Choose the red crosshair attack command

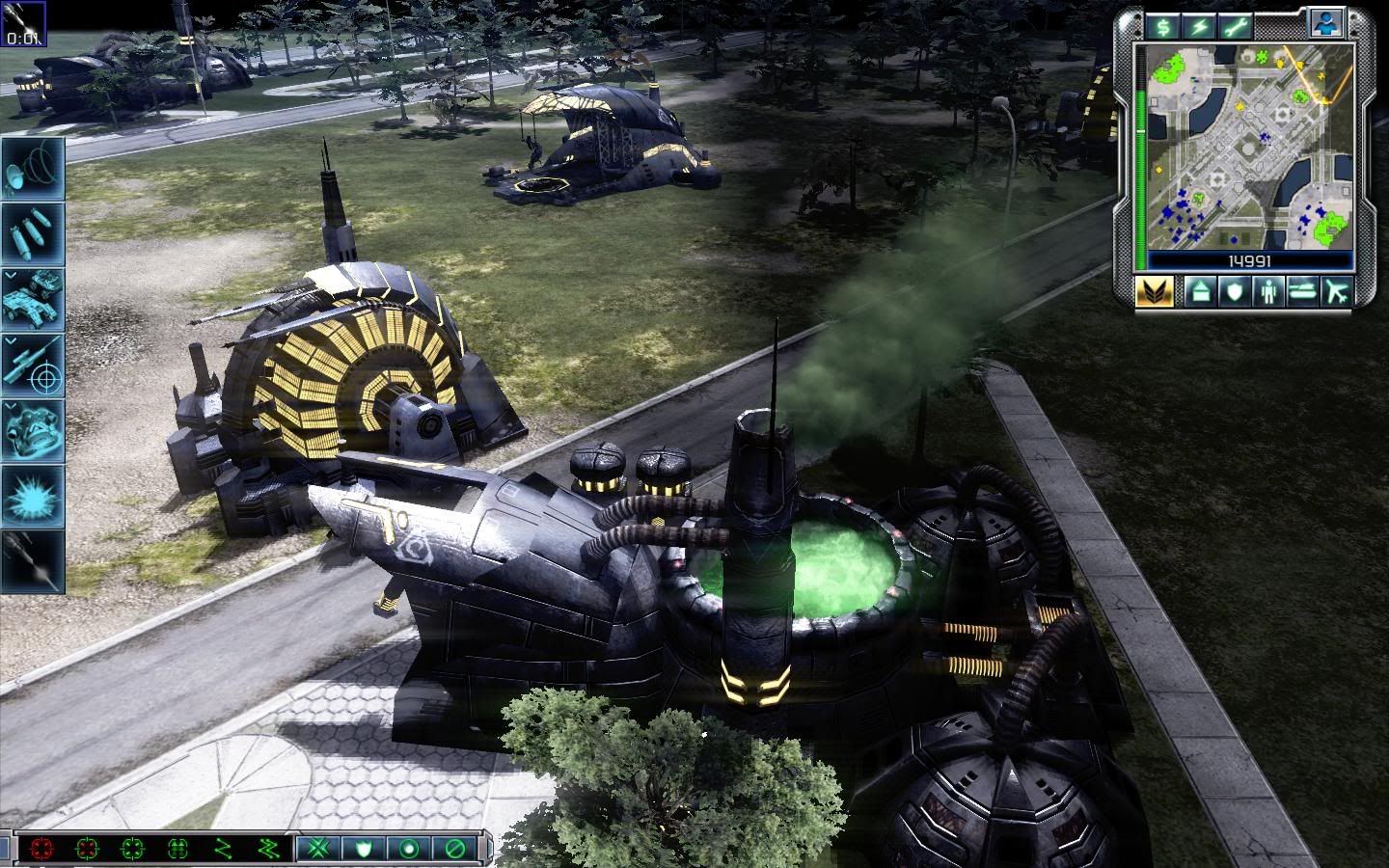pos(41,849)
